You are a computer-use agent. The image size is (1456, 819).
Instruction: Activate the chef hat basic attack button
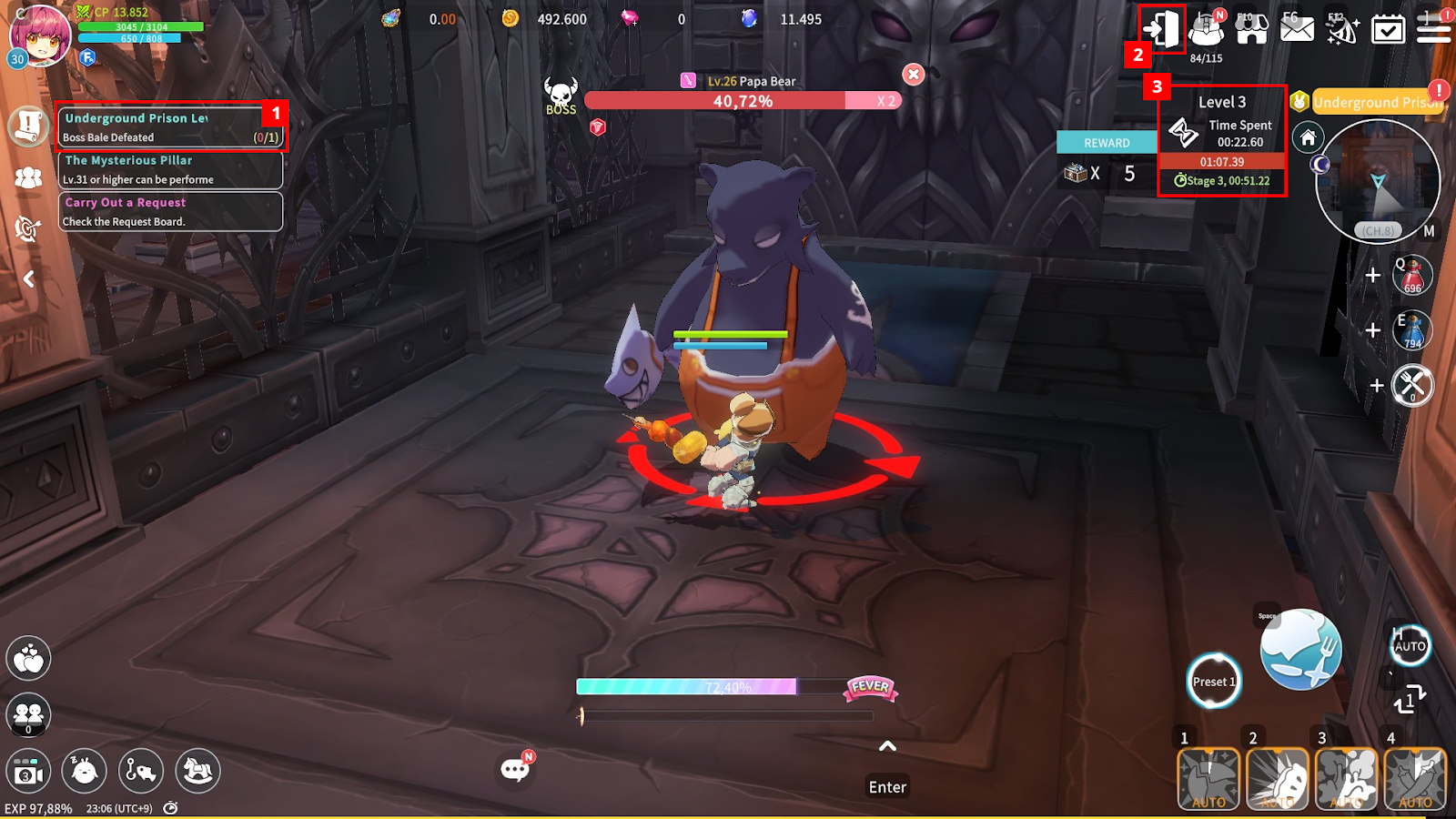coord(1300,650)
